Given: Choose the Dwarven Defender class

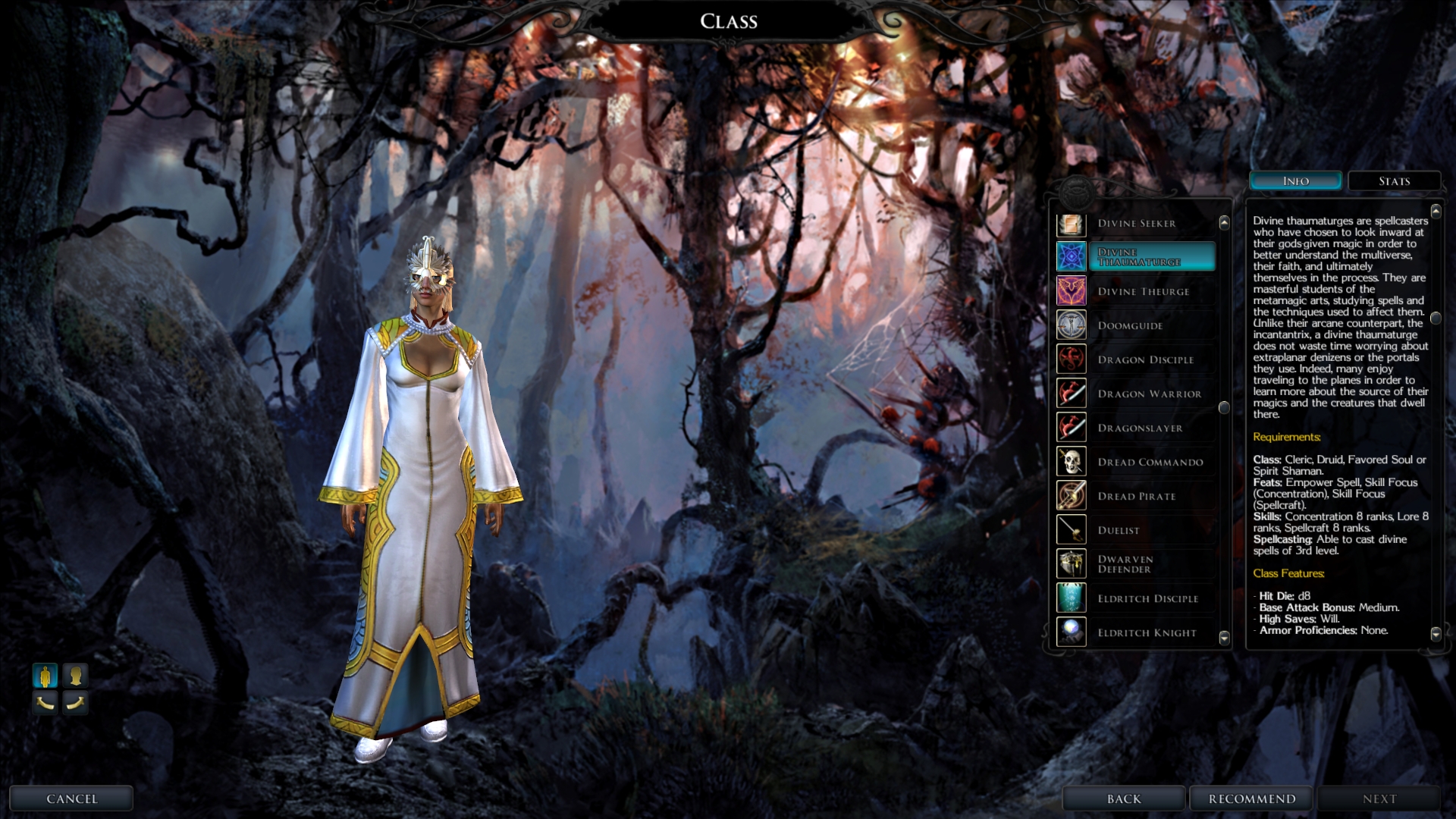Looking at the screenshot, I should [x=1125, y=564].
